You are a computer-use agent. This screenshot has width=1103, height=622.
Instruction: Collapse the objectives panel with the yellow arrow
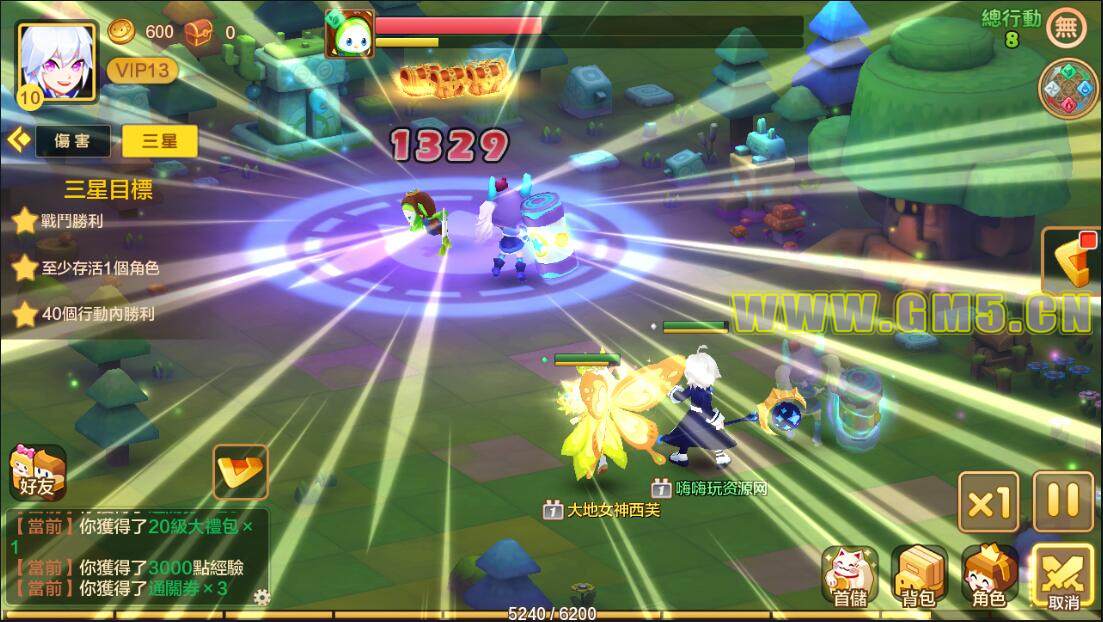tap(17, 140)
